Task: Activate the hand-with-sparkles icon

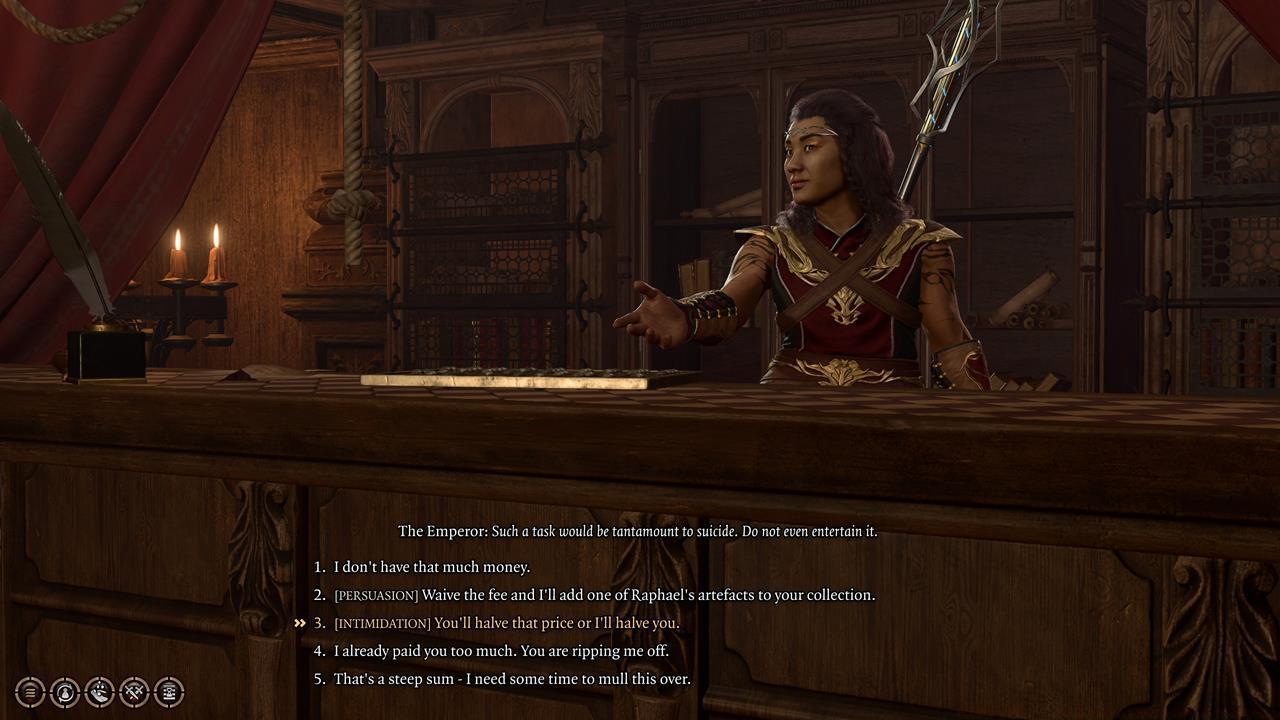Action: coord(100,691)
